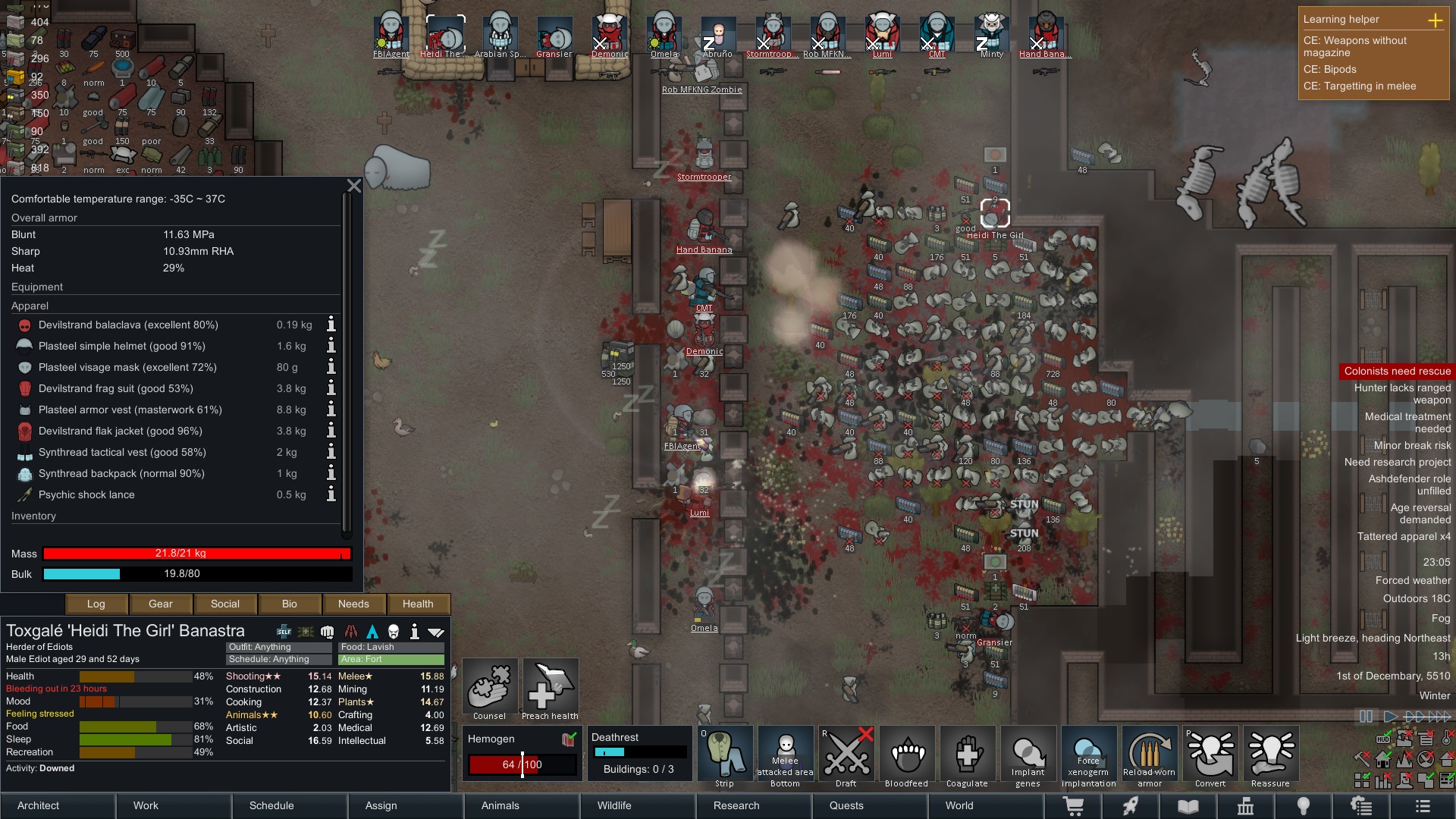The image size is (1456, 819).
Task: Open the Architect menu
Action: [37, 805]
